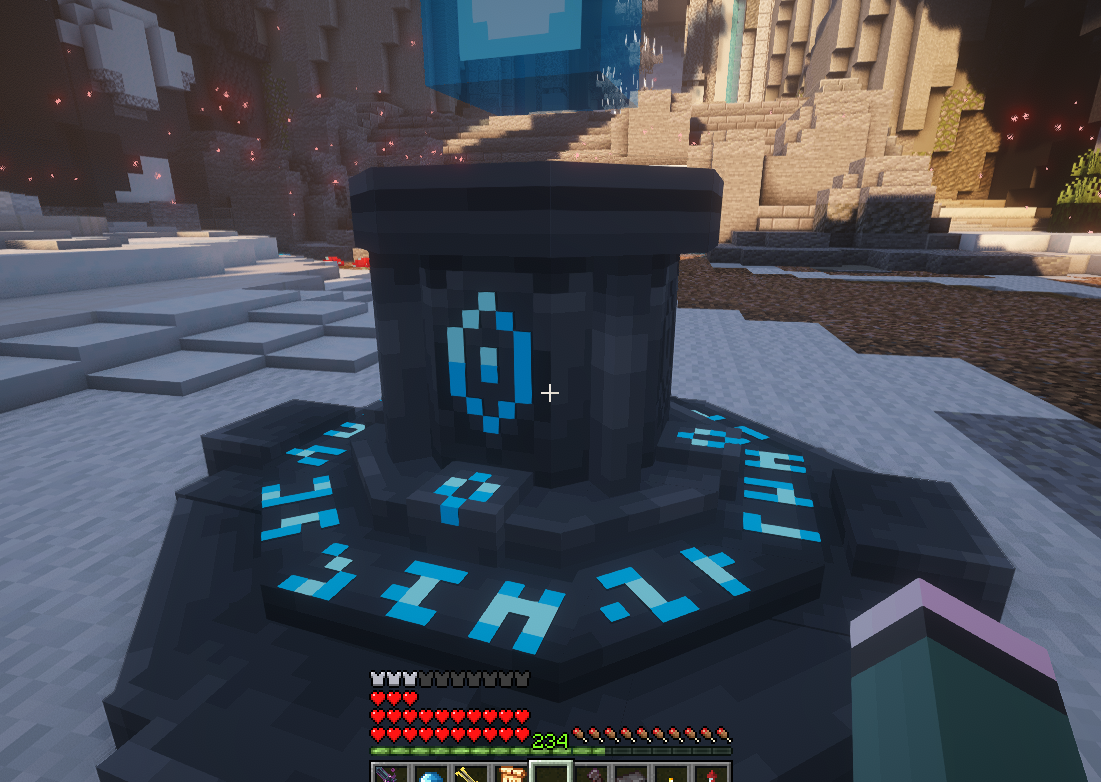Choose the yellow item hotbar slot
The image size is (1101, 782).
pos(470,774)
